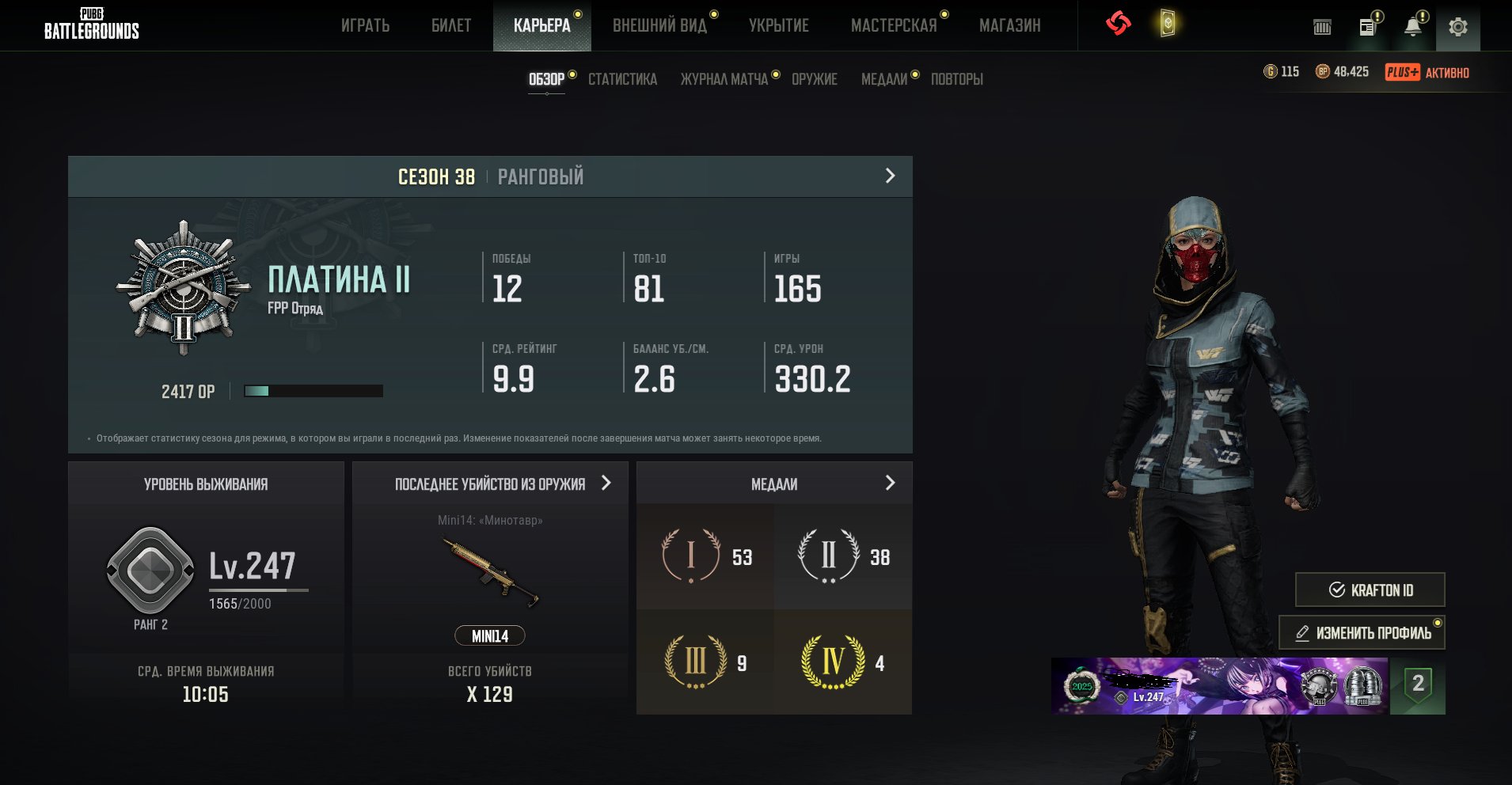Open the ИГРАТЬ main menu tab
The width and height of the screenshot is (1512, 785).
365,26
